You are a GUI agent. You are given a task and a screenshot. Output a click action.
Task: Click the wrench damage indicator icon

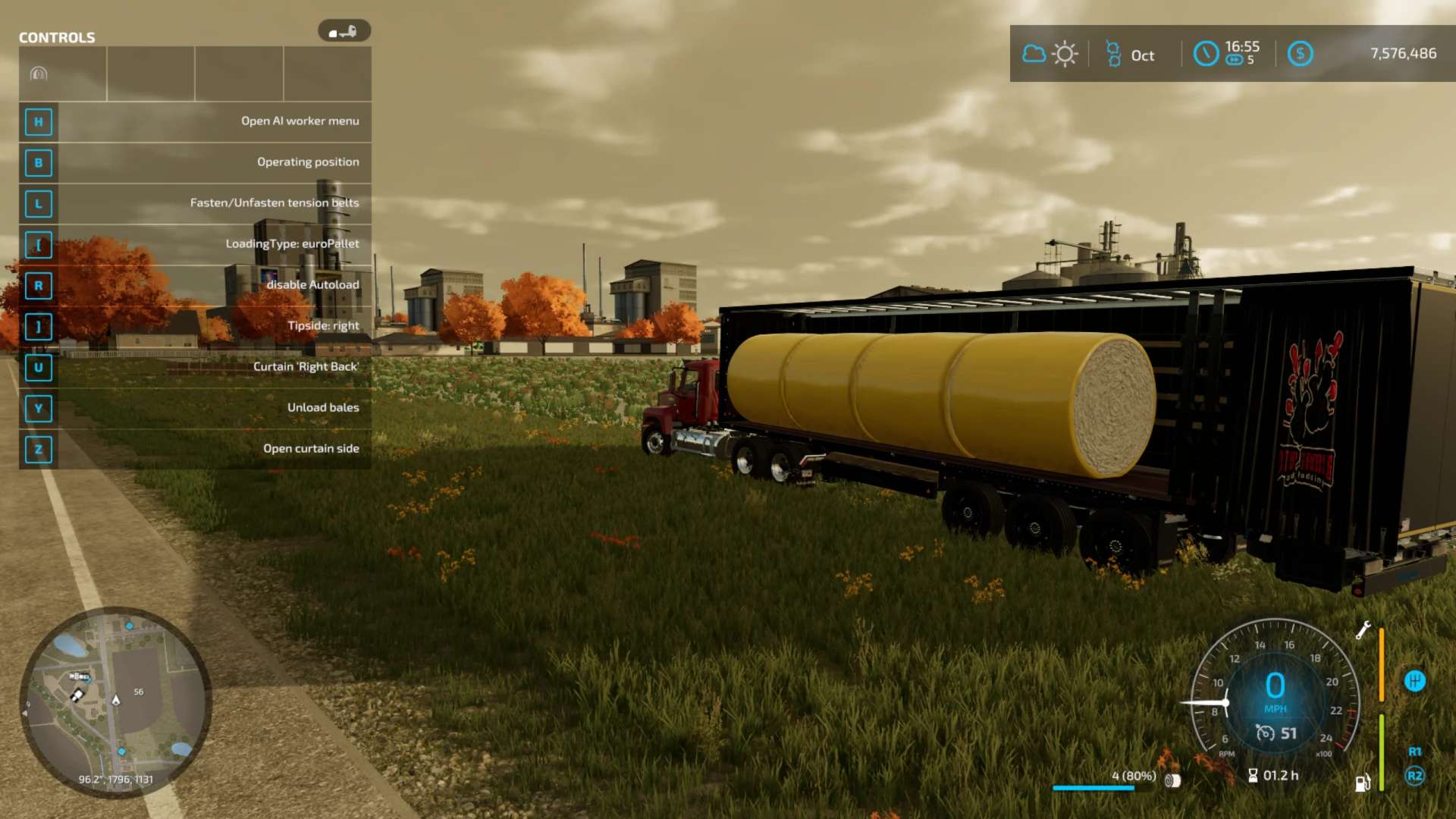click(x=1363, y=630)
